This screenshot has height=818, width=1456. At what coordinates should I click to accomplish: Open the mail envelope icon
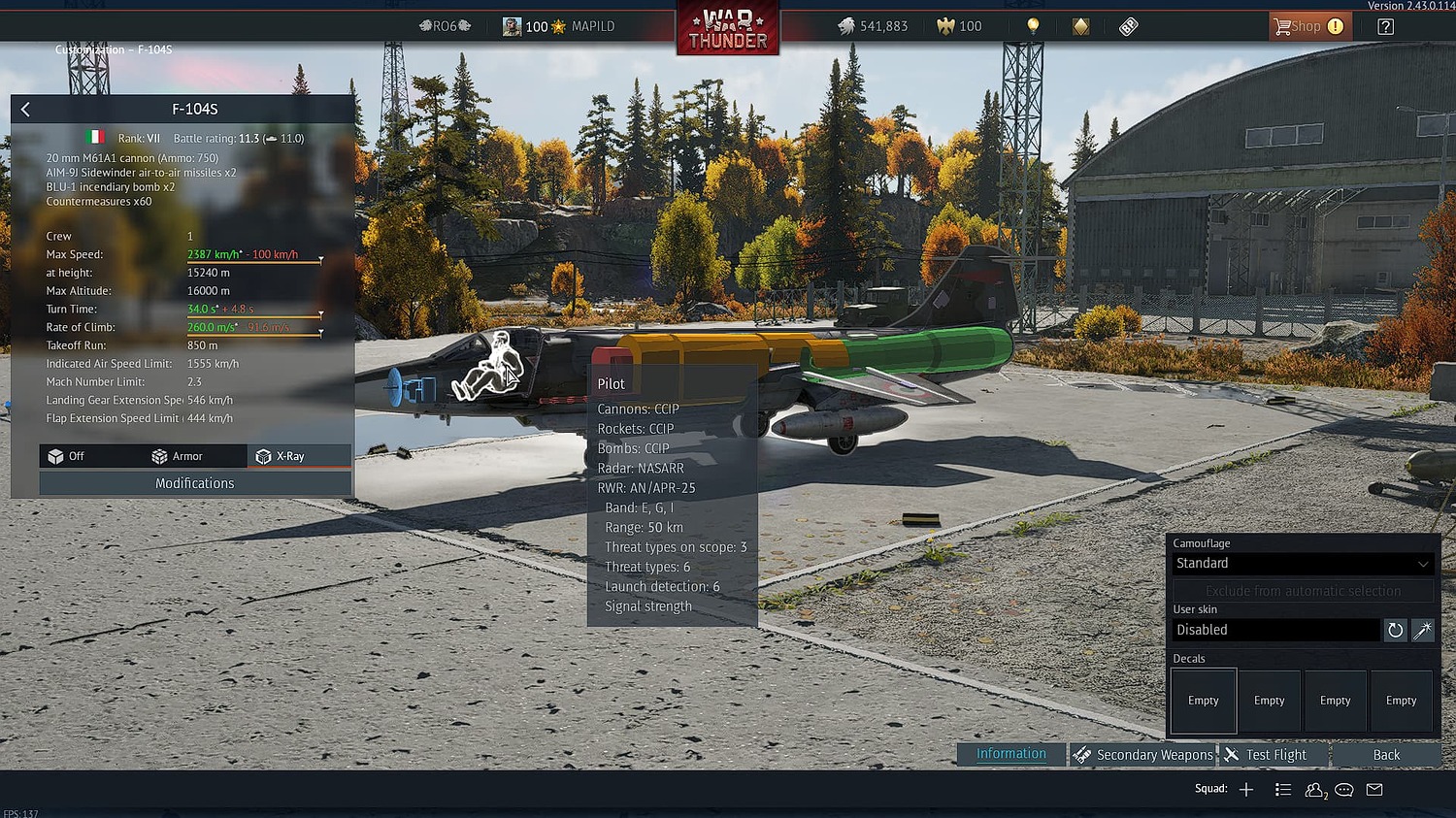click(x=1374, y=790)
